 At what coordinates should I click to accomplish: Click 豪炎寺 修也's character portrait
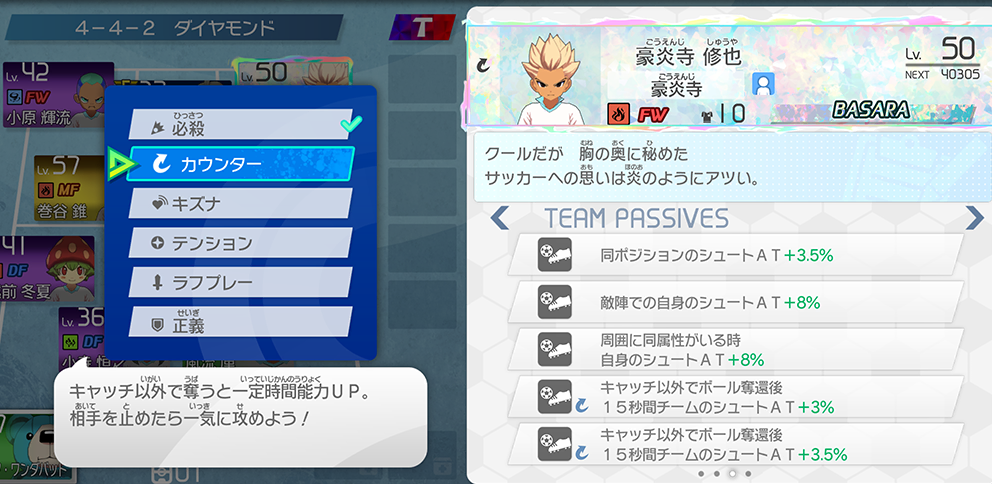pos(543,78)
